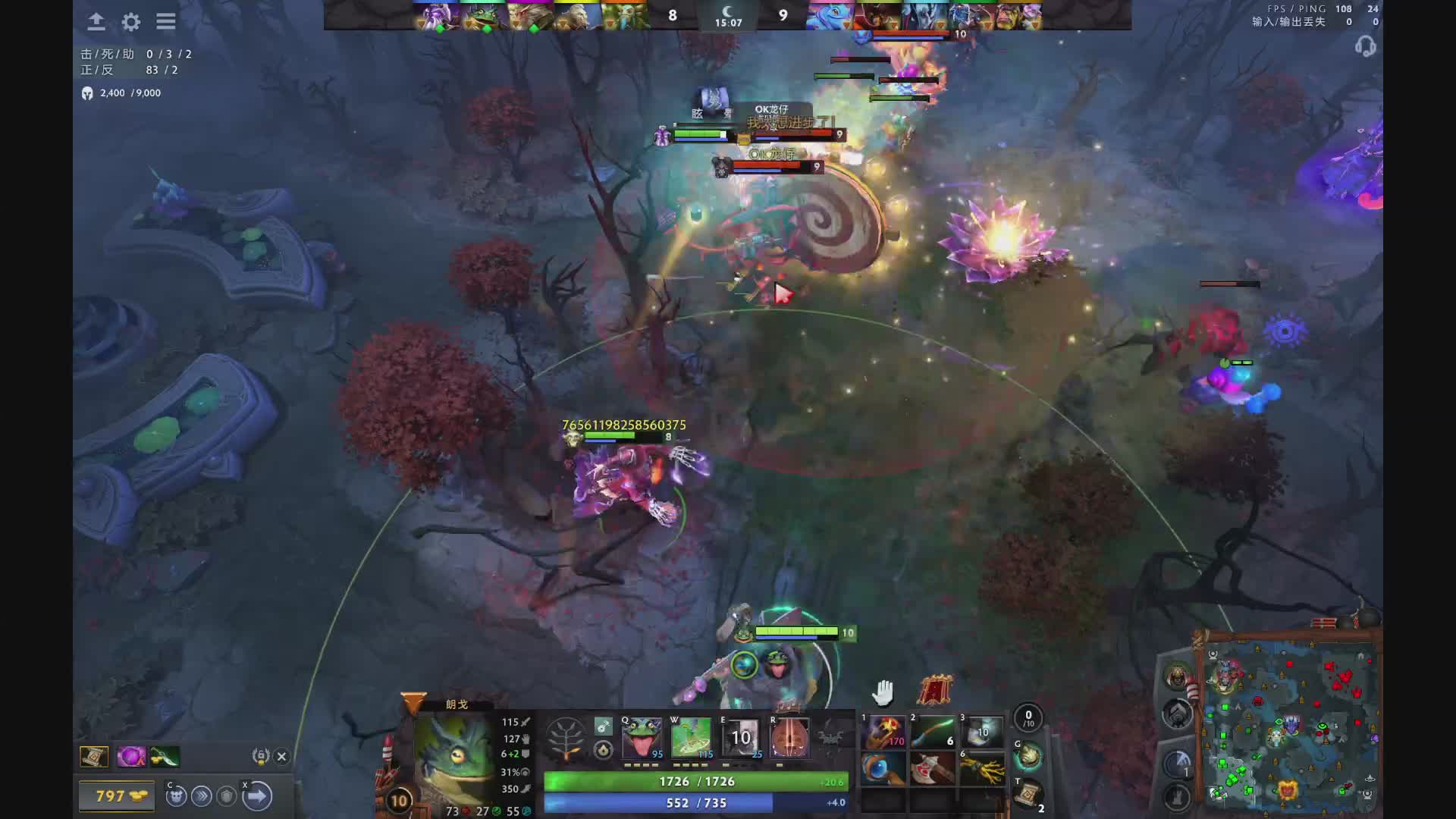Activate the golden branch item slot
1456x819 pixels.
click(983, 769)
